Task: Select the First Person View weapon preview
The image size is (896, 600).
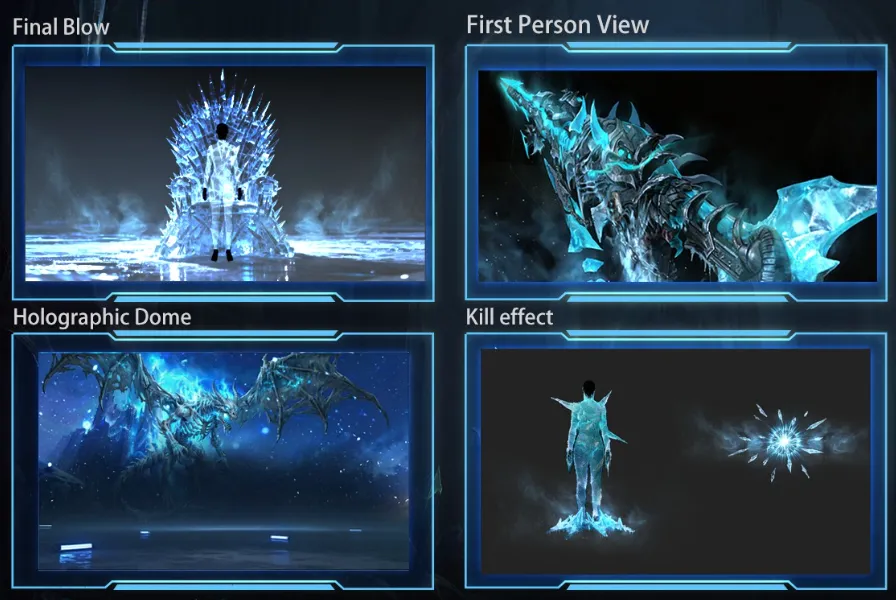Action: click(x=677, y=174)
